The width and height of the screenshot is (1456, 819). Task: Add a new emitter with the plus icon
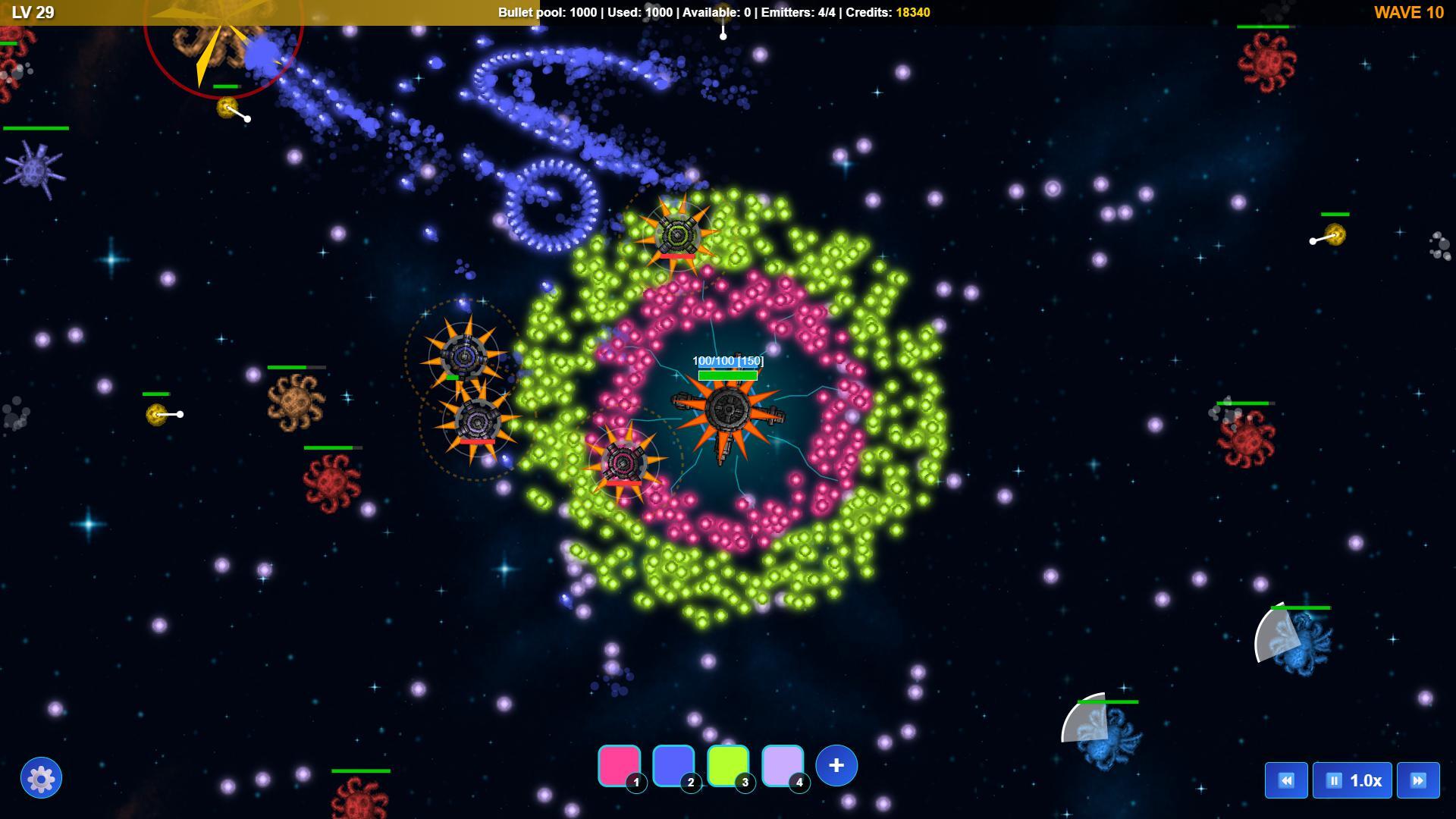(835, 766)
